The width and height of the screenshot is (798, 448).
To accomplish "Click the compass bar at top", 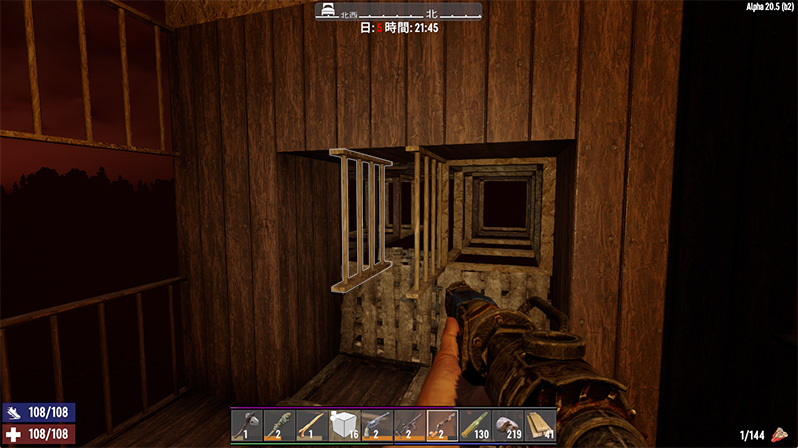I will 399,12.
